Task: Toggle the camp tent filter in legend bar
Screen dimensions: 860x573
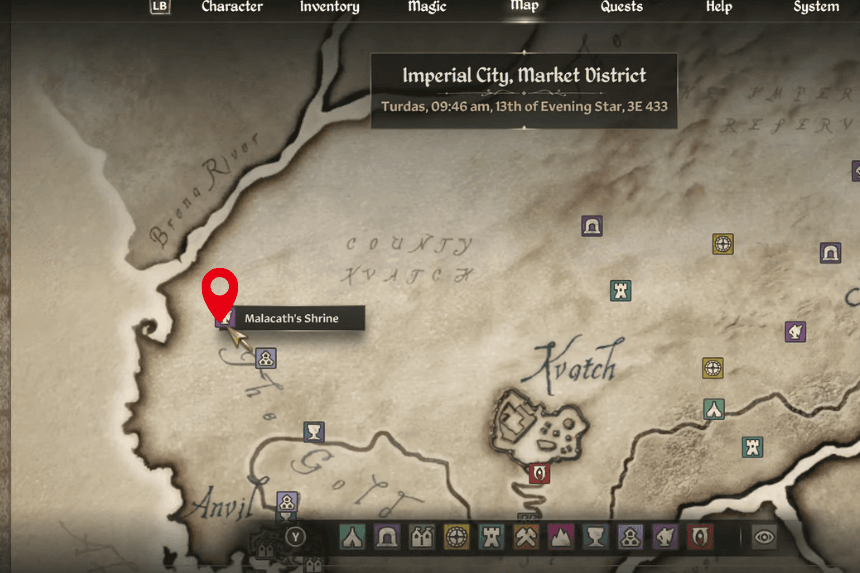Action: click(351, 537)
